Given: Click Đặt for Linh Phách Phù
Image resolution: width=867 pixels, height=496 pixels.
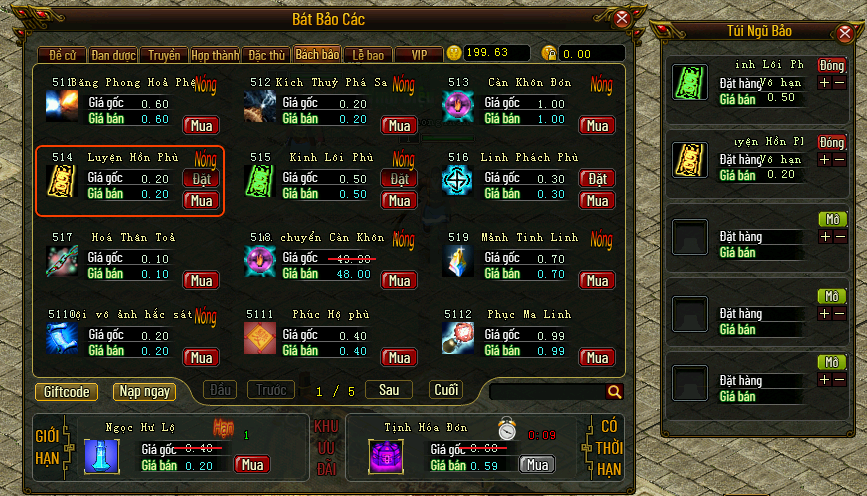Looking at the screenshot, I should [597, 179].
